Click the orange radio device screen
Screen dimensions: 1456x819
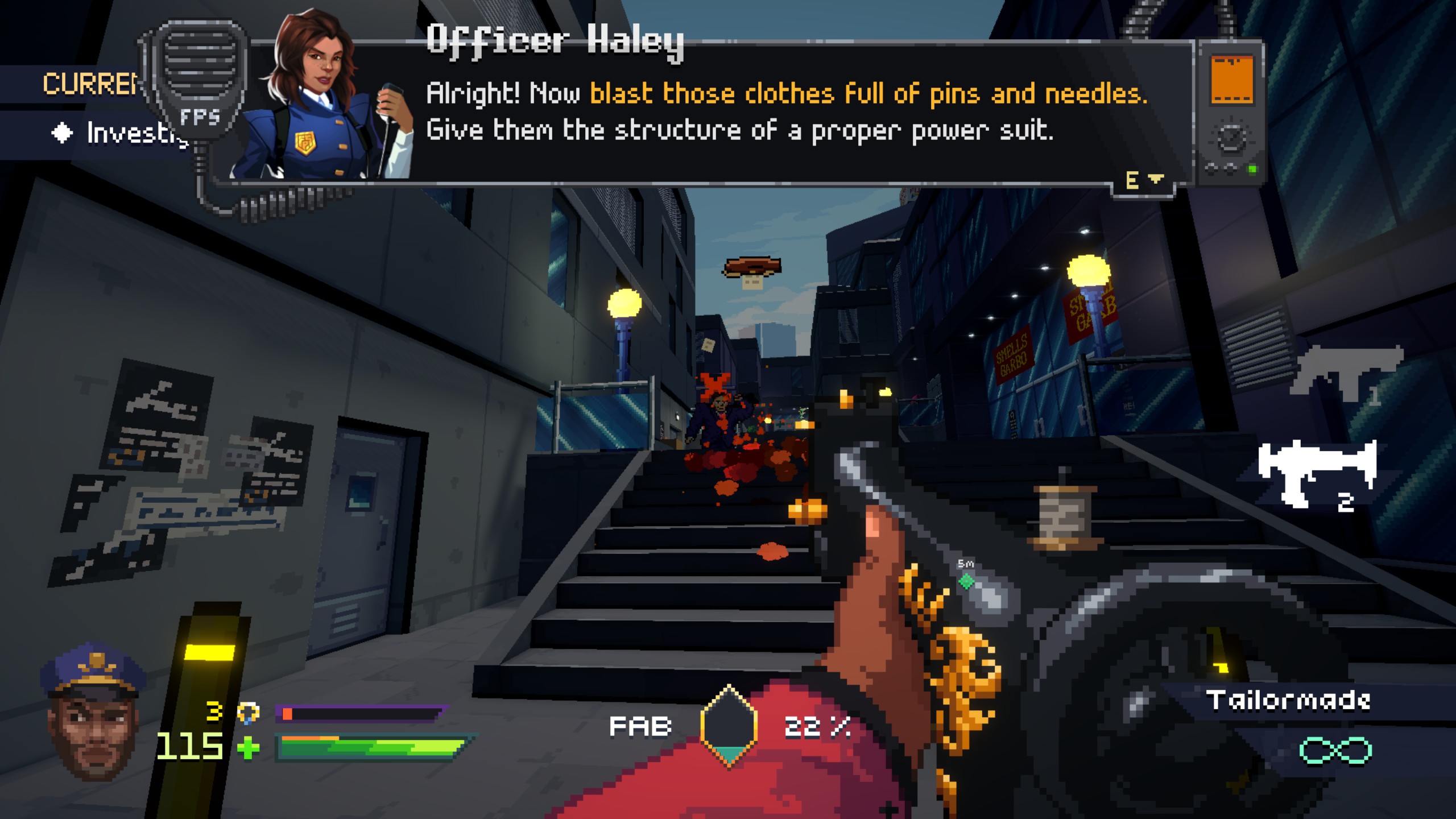point(1232,80)
